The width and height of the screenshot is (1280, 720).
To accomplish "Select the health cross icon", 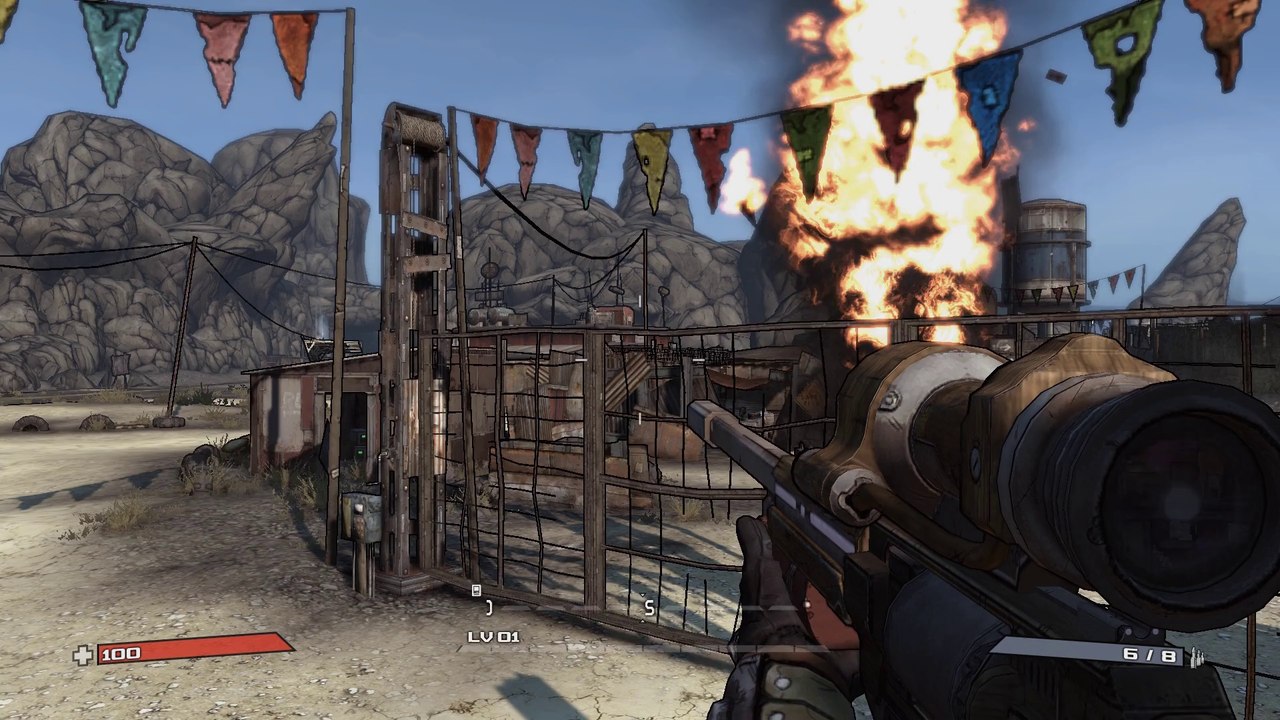I will coord(83,655).
